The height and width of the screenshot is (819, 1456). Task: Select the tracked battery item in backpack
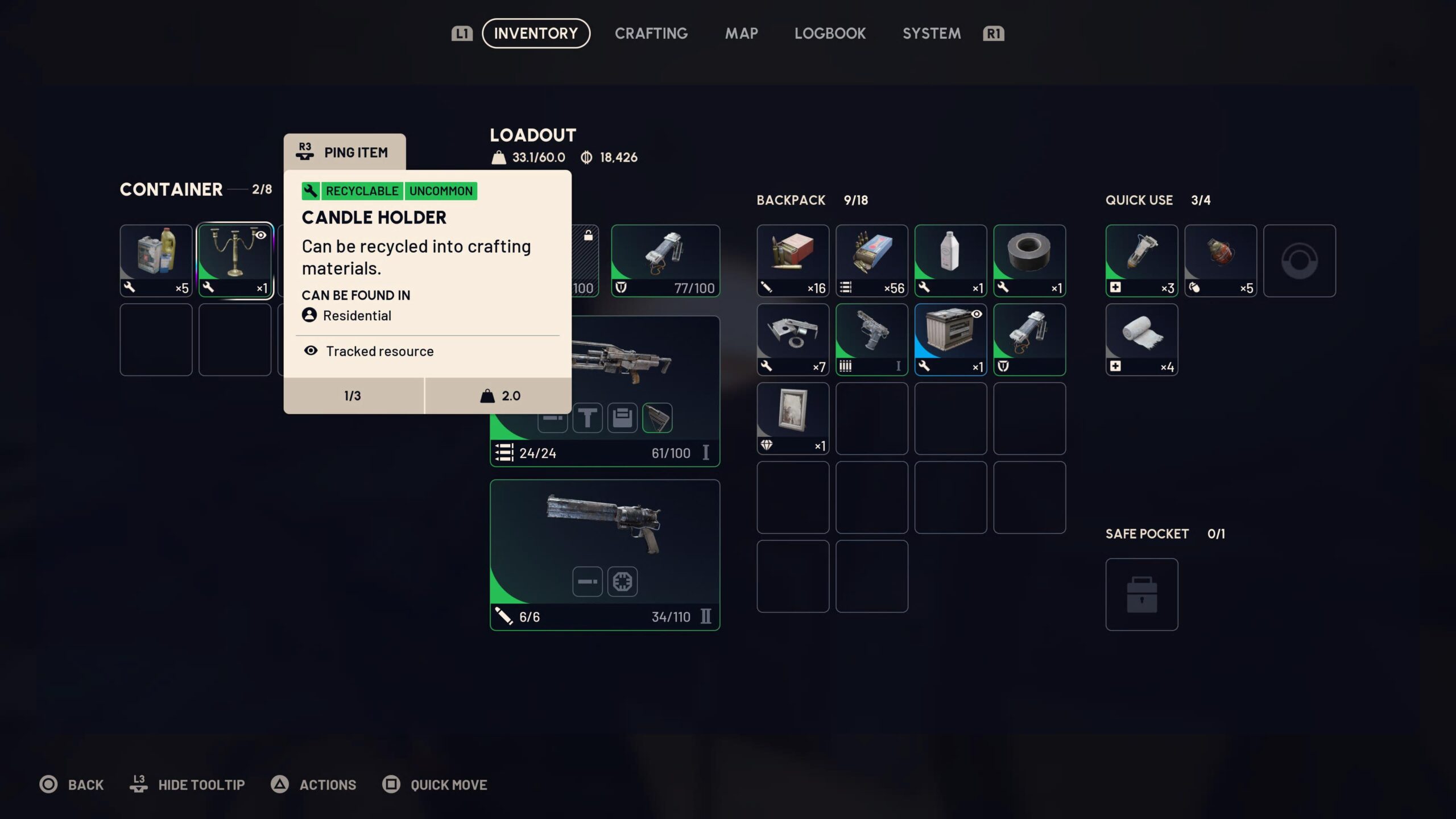click(x=950, y=339)
